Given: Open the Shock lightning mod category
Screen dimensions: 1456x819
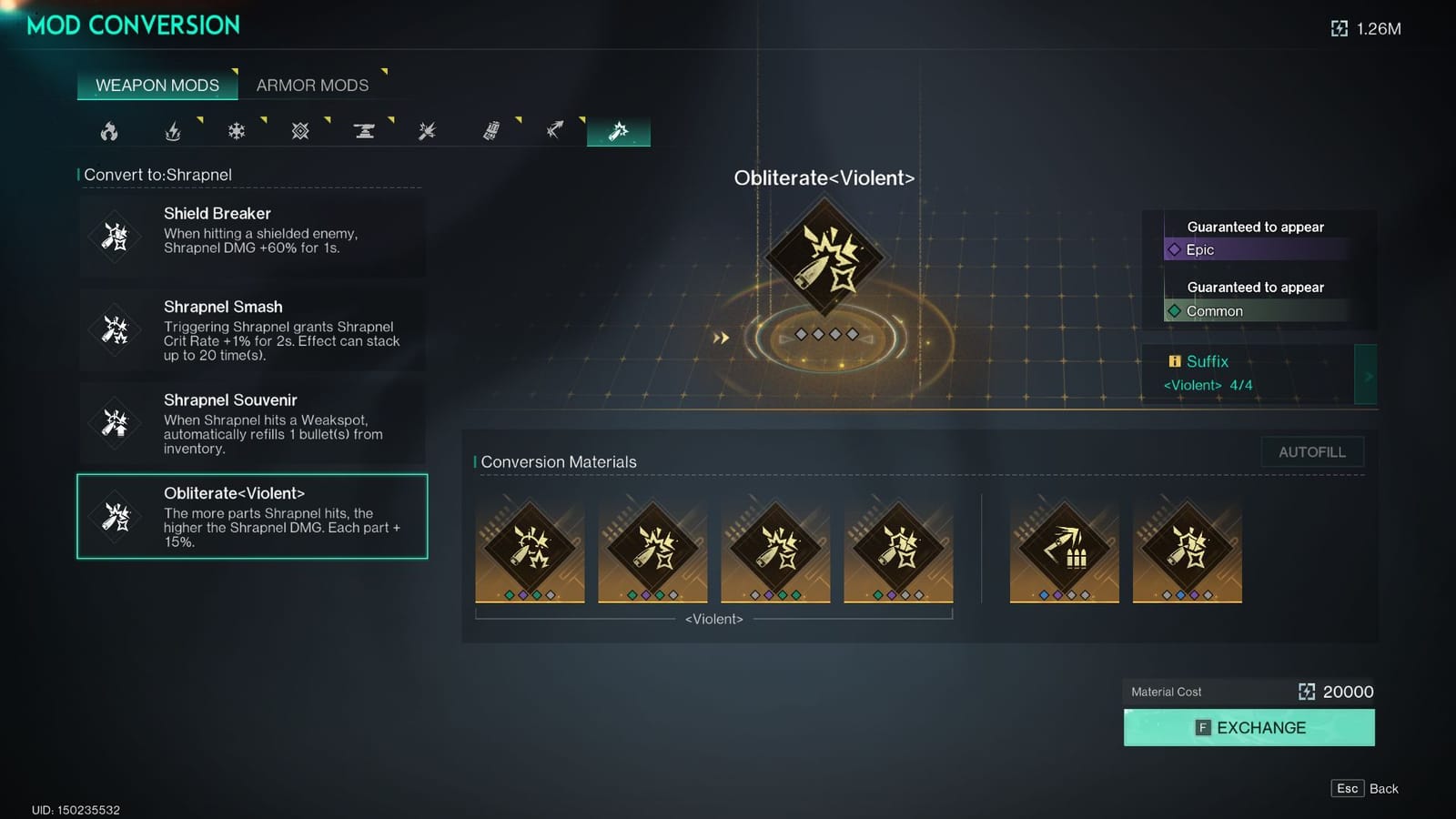Looking at the screenshot, I should click(173, 130).
